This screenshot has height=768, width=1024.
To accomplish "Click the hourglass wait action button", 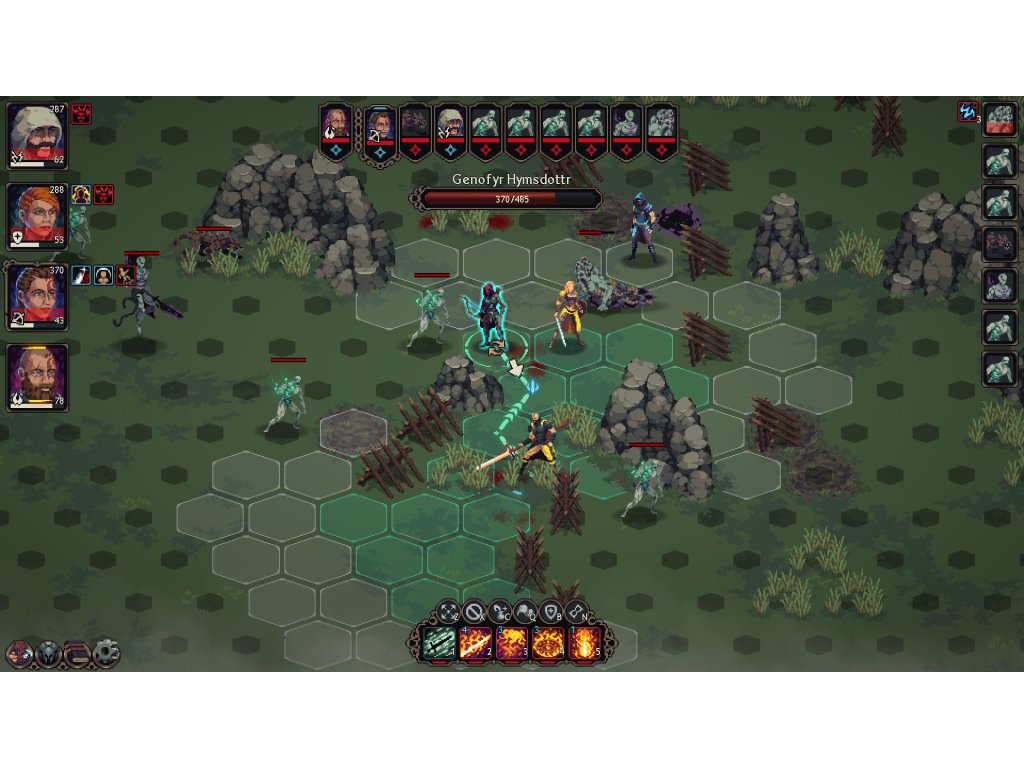I will [576, 610].
